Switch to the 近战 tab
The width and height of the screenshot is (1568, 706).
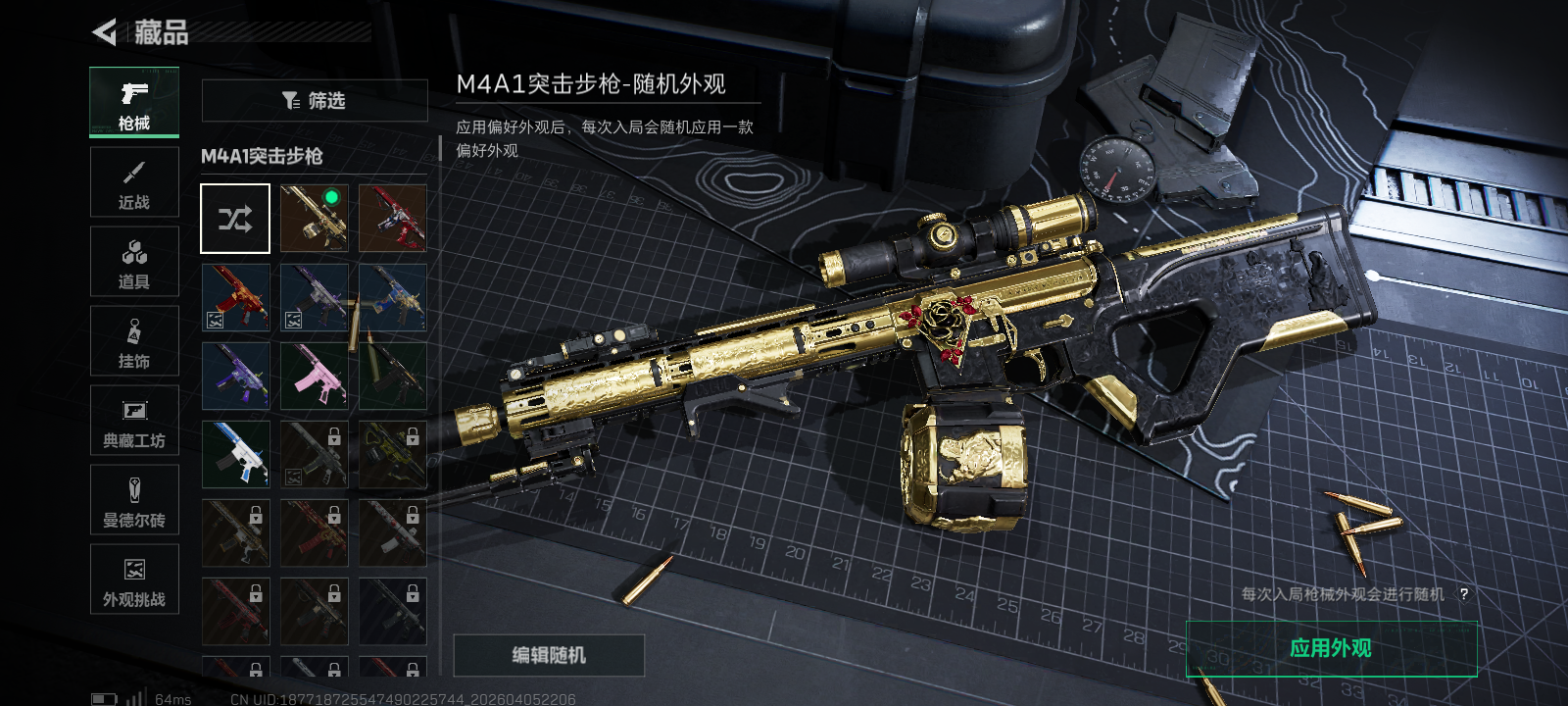coord(134,182)
